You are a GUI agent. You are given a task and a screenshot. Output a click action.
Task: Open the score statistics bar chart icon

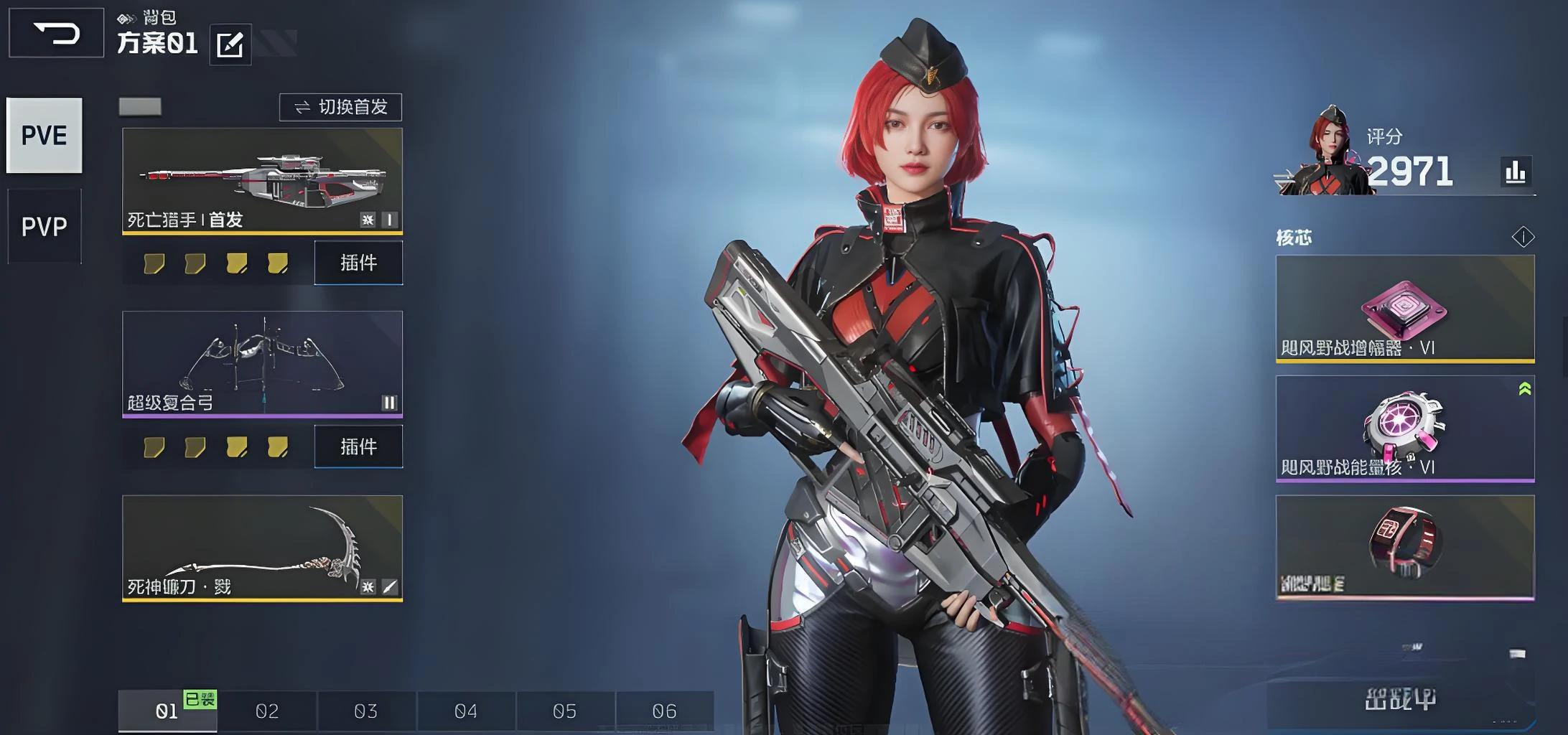tap(1516, 172)
